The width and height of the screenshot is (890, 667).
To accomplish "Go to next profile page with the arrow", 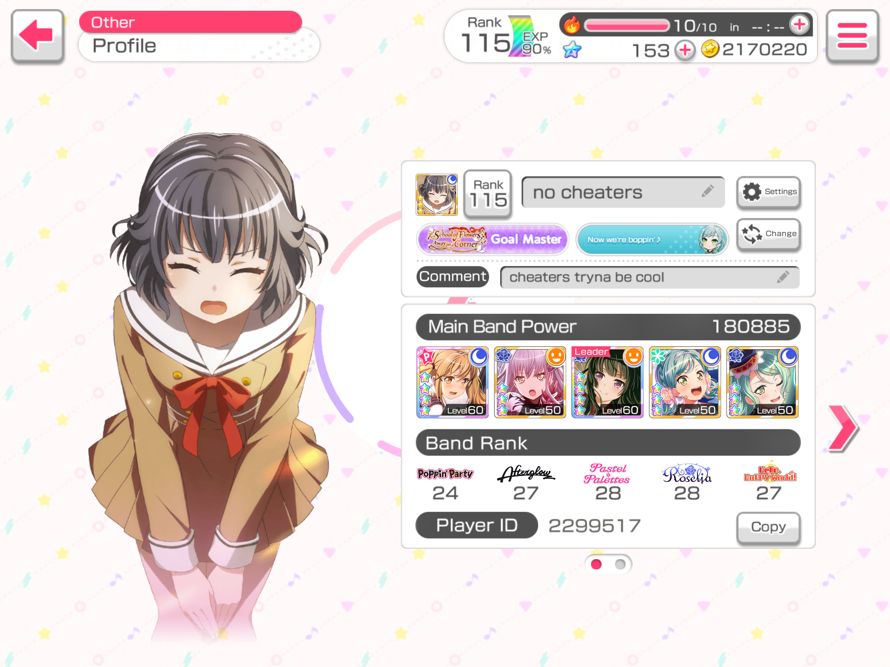I will [842, 428].
